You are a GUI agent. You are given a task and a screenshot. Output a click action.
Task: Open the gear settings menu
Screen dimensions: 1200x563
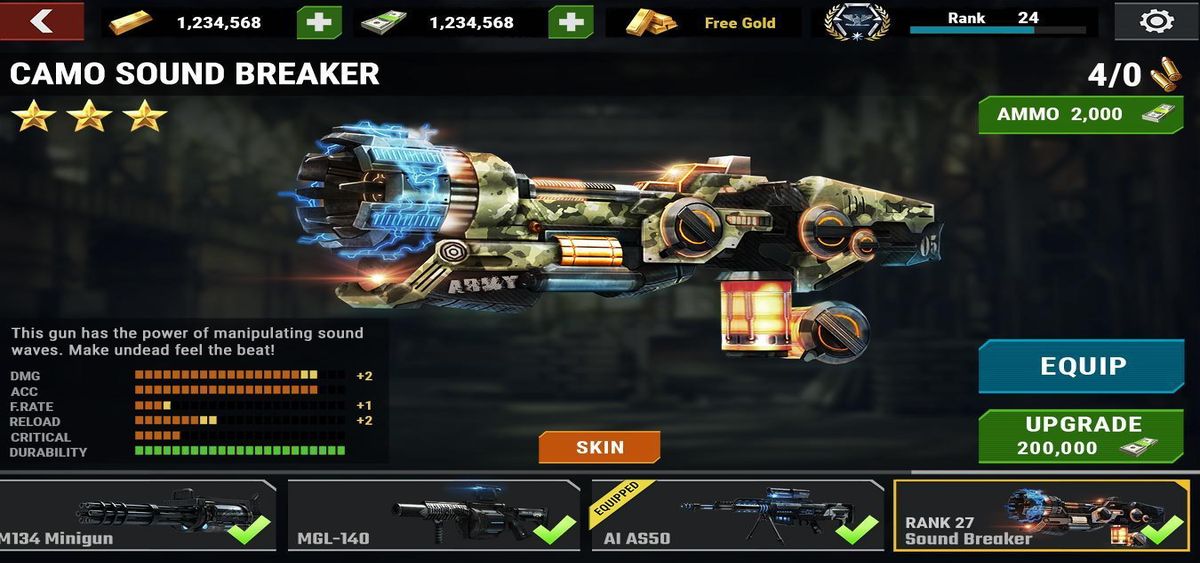tap(1157, 21)
